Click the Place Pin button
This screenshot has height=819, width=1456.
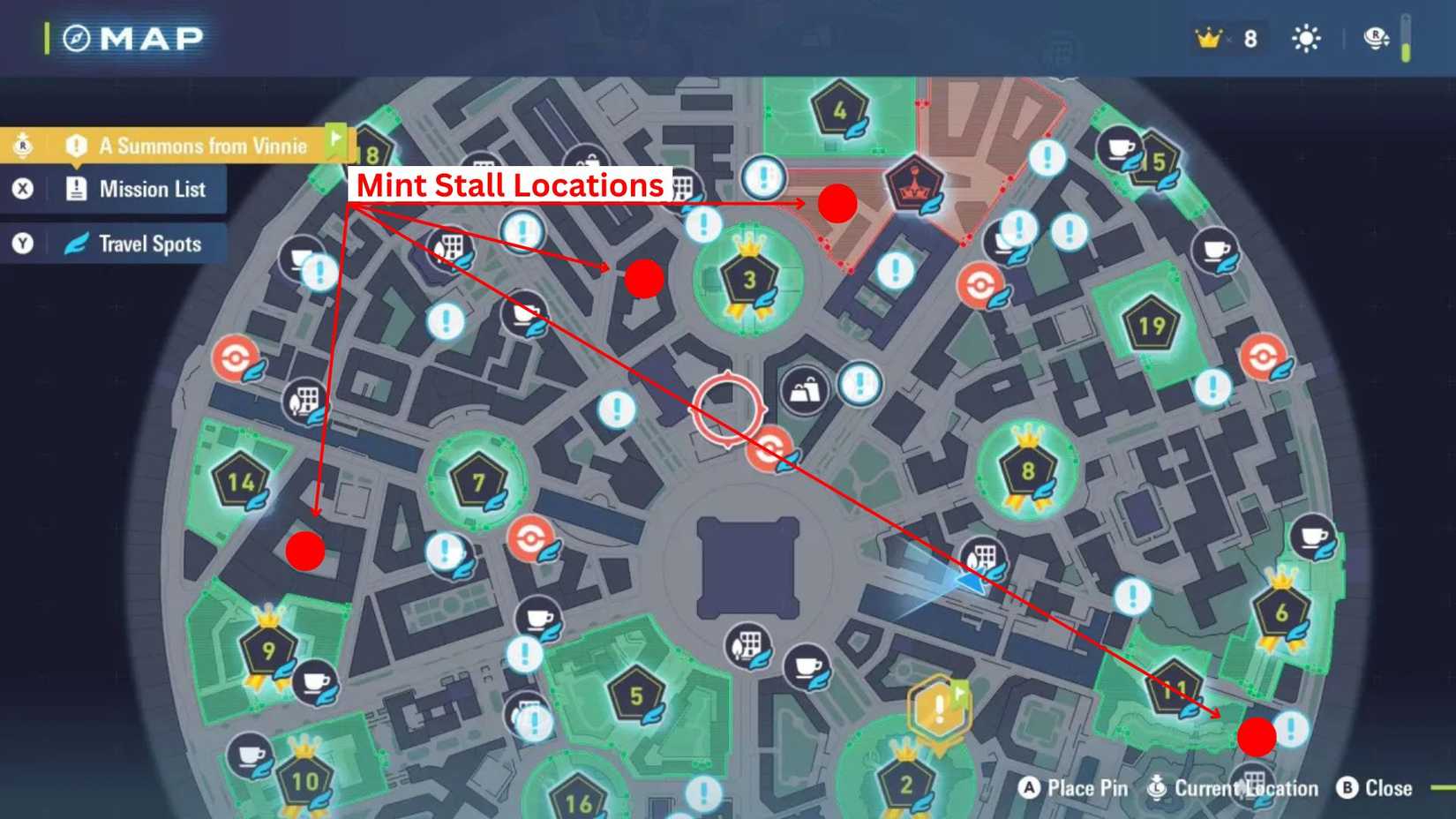1075,788
